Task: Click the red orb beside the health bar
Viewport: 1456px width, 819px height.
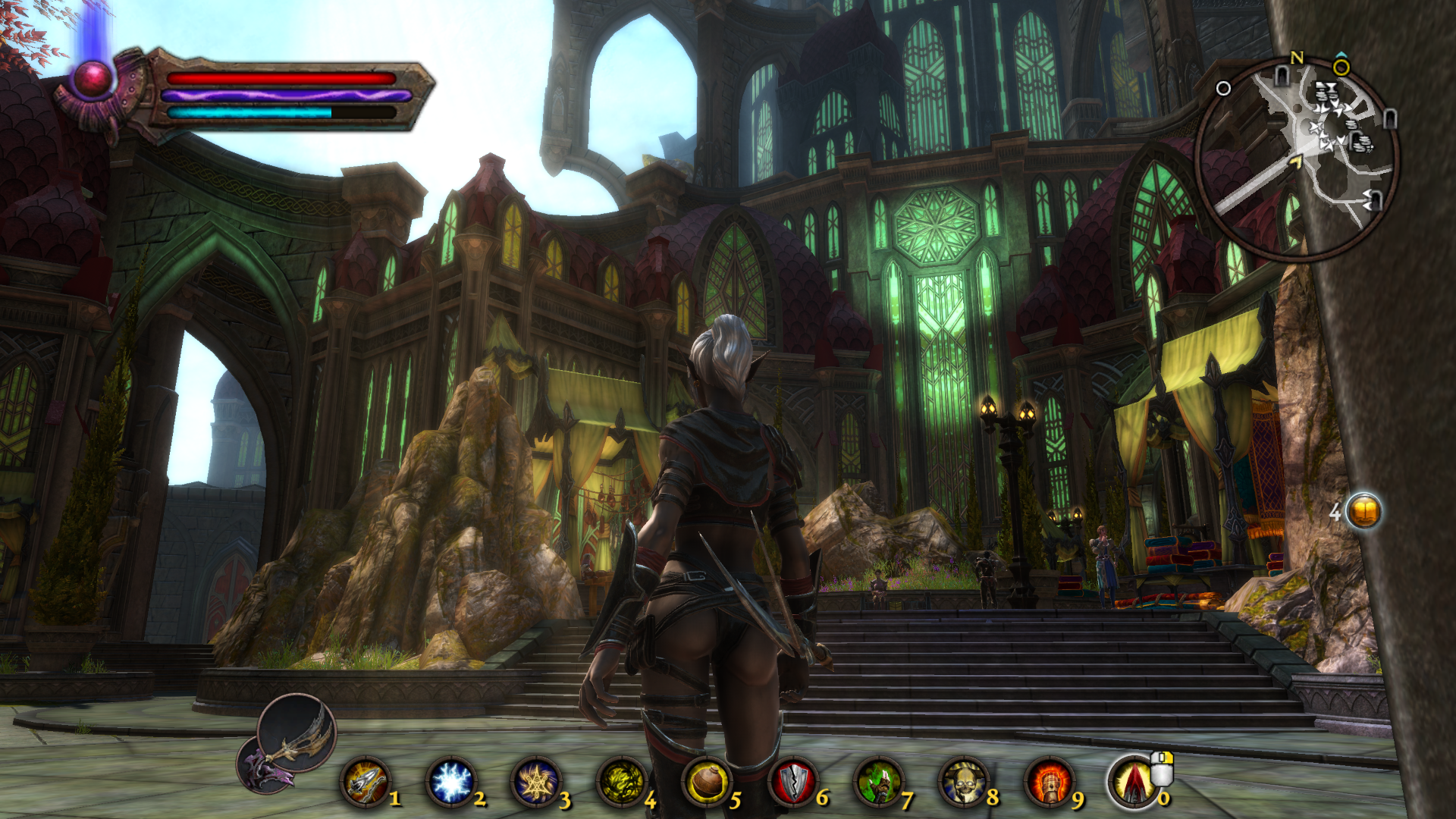Action: pos(93,79)
